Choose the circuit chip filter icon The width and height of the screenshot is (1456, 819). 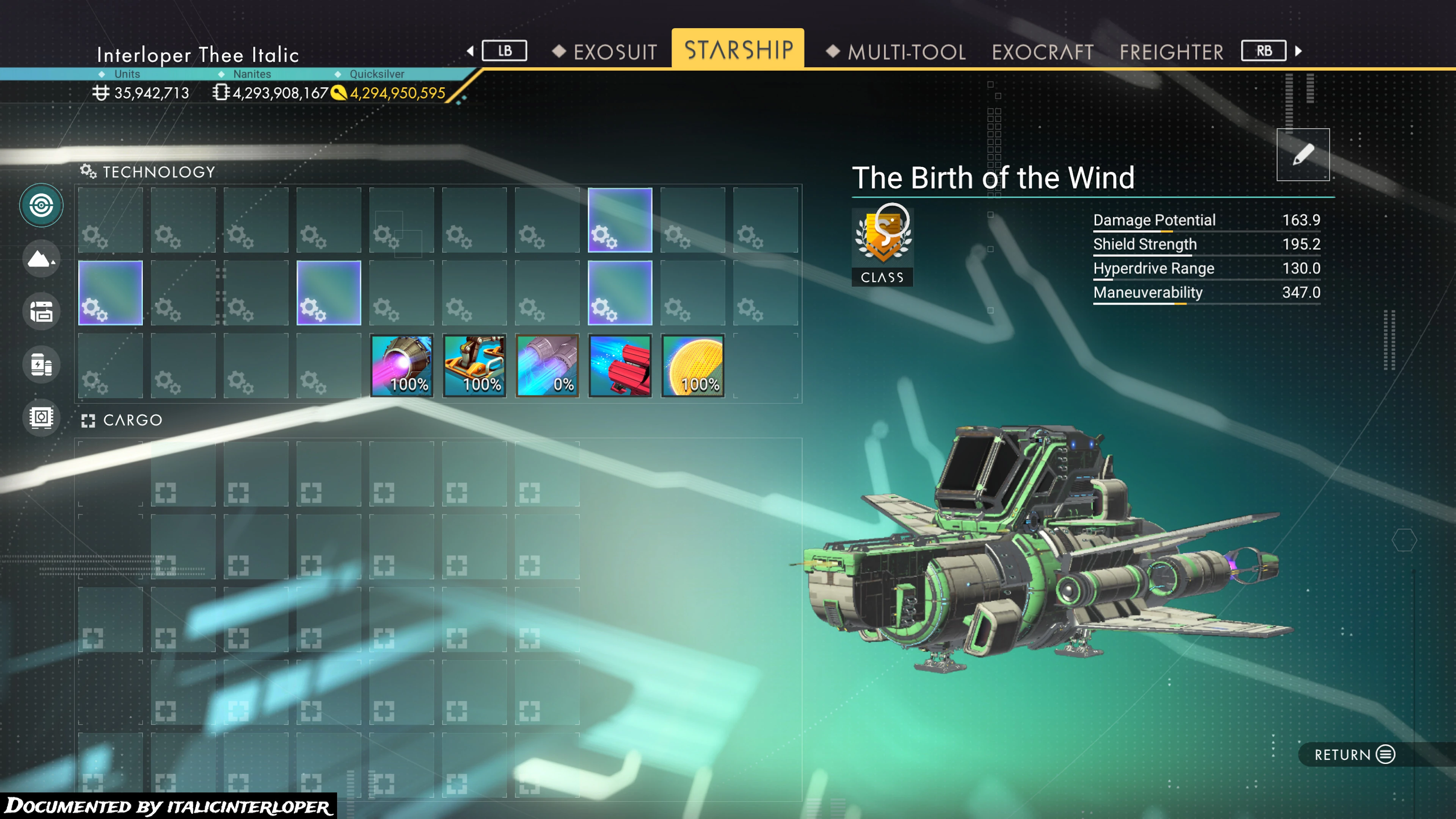tap(41, 418)
